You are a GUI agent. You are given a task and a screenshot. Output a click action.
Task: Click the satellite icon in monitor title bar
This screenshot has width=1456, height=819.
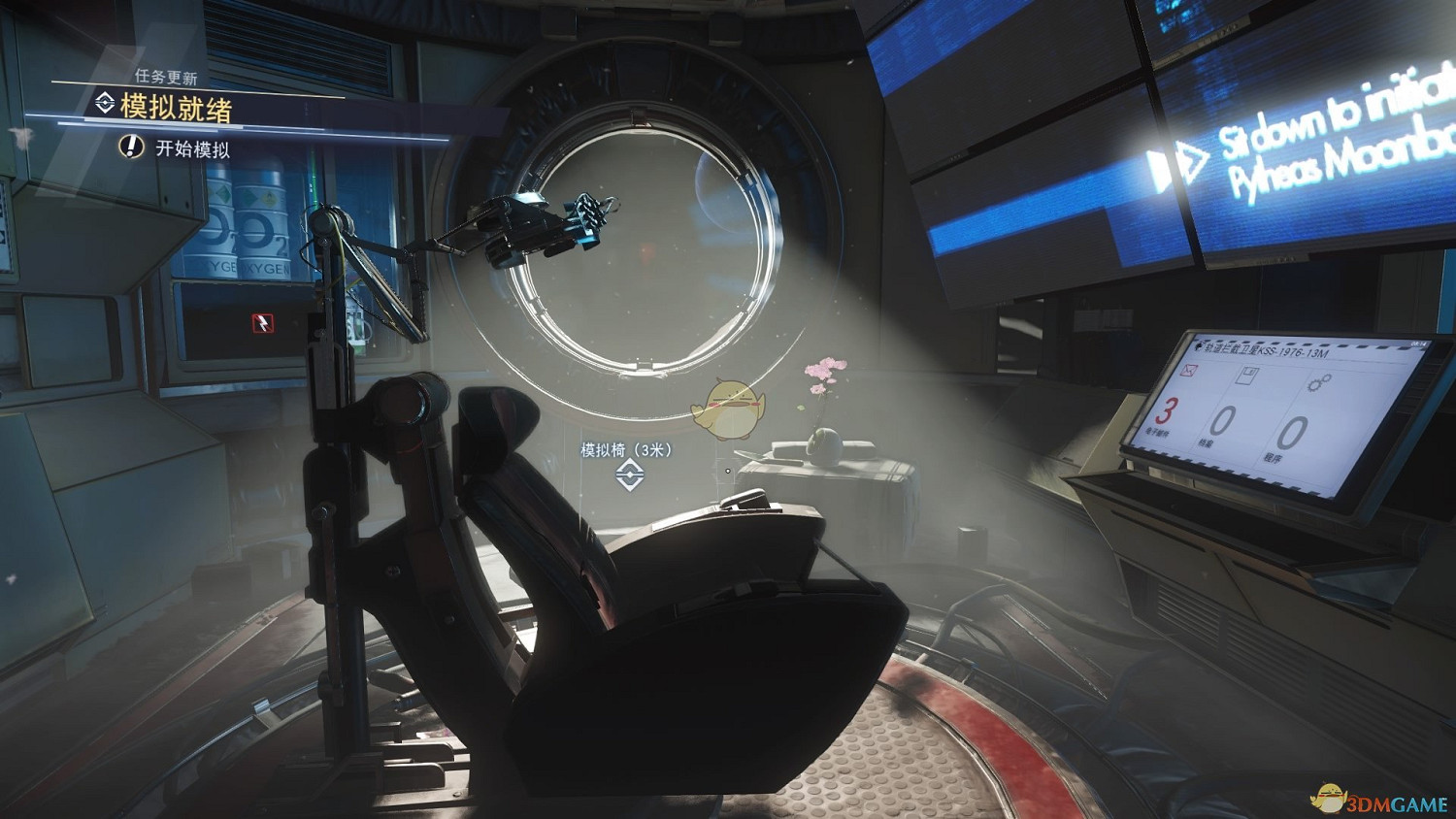click(1199, 347)
